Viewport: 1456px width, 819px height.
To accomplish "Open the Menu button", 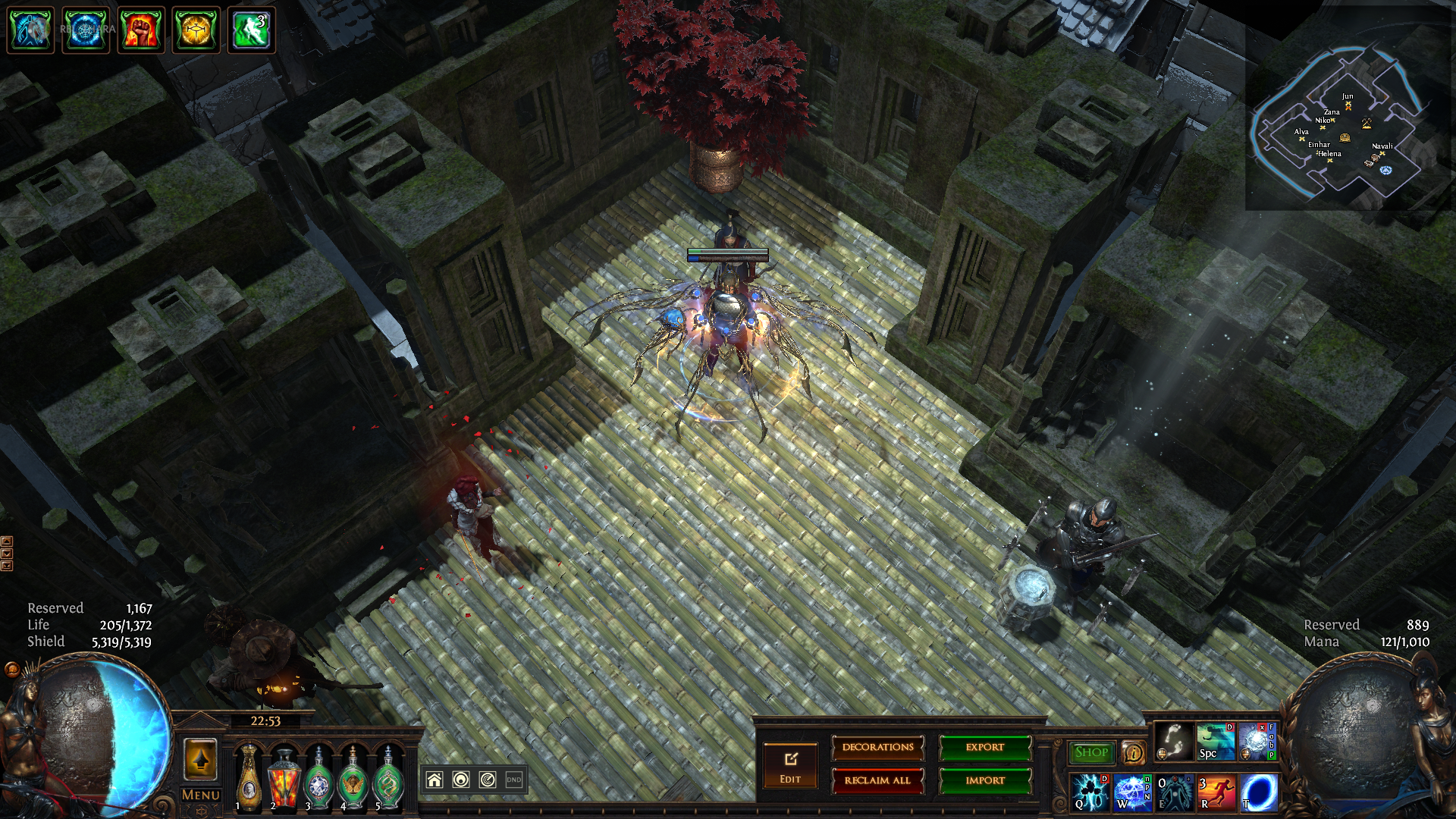I will (200, 795).
